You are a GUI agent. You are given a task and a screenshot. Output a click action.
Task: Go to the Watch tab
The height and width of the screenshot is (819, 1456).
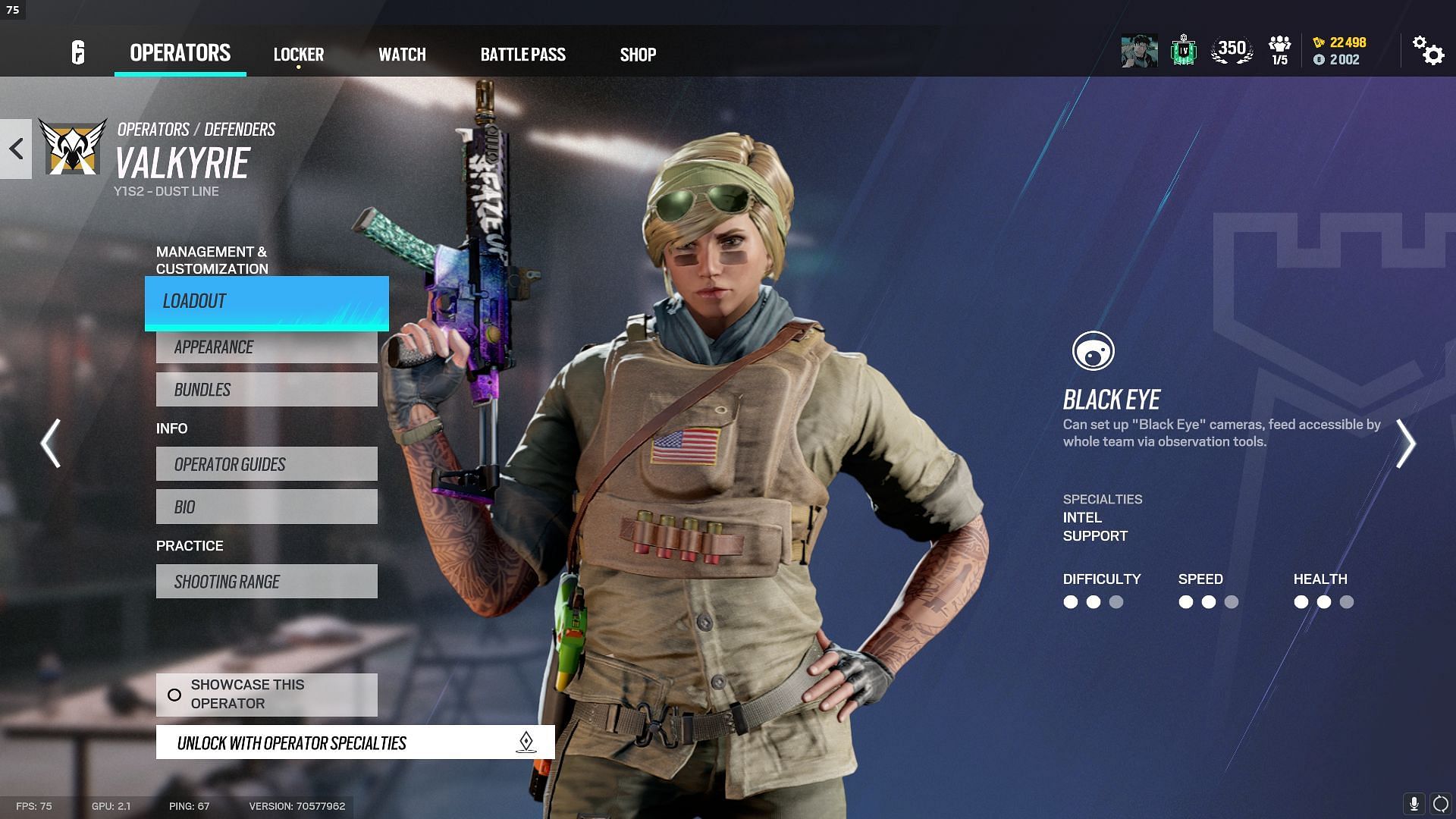(402, 55)
